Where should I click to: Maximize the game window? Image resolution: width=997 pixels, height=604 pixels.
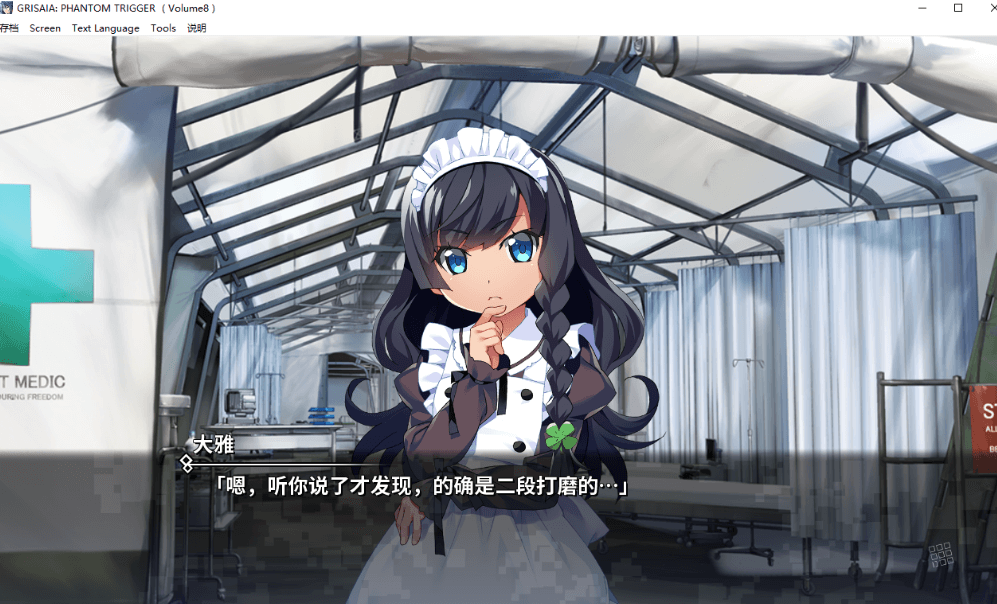click(x=958, y=8)
